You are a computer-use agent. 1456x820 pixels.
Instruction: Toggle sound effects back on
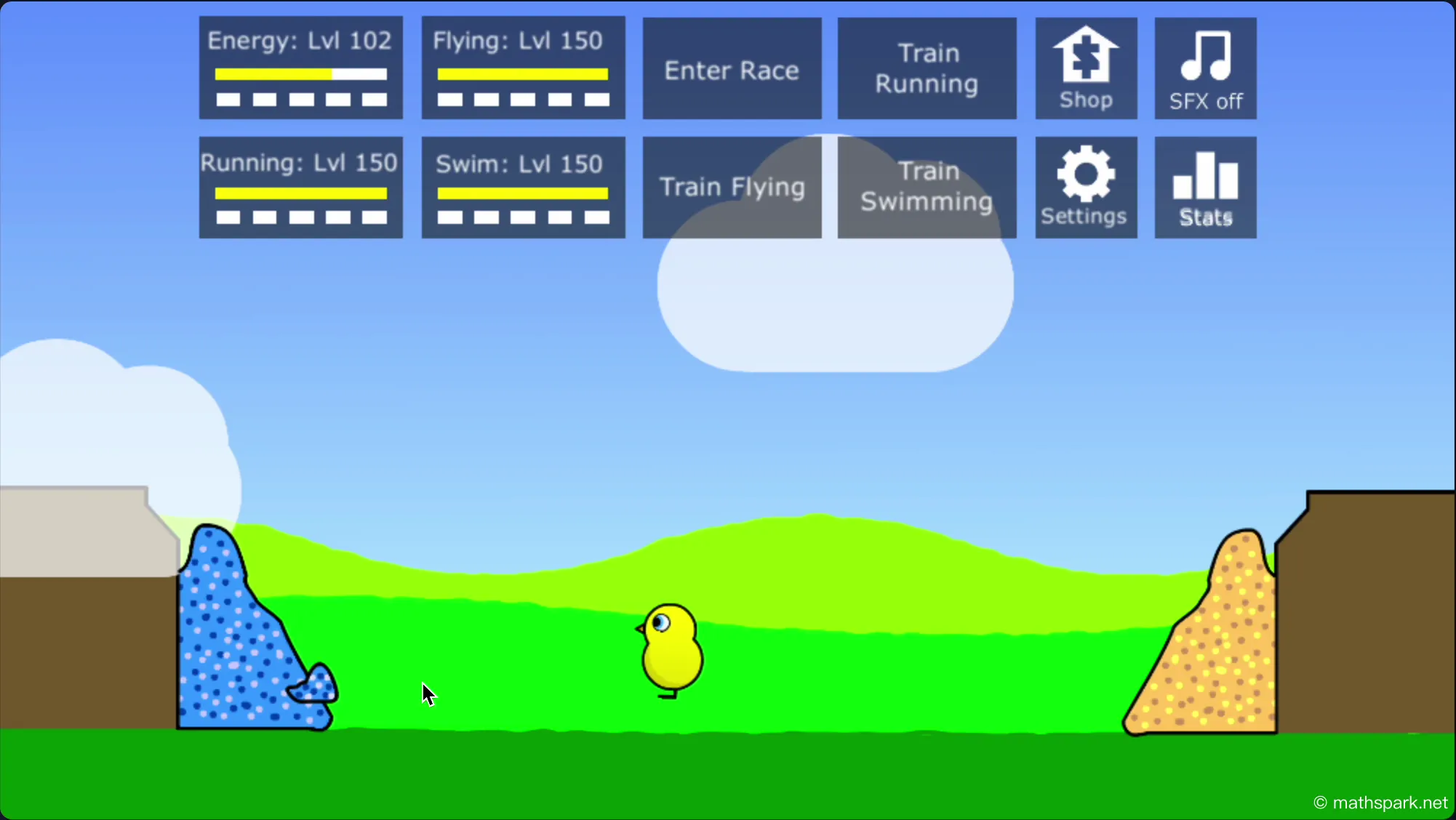(1204, 68)
